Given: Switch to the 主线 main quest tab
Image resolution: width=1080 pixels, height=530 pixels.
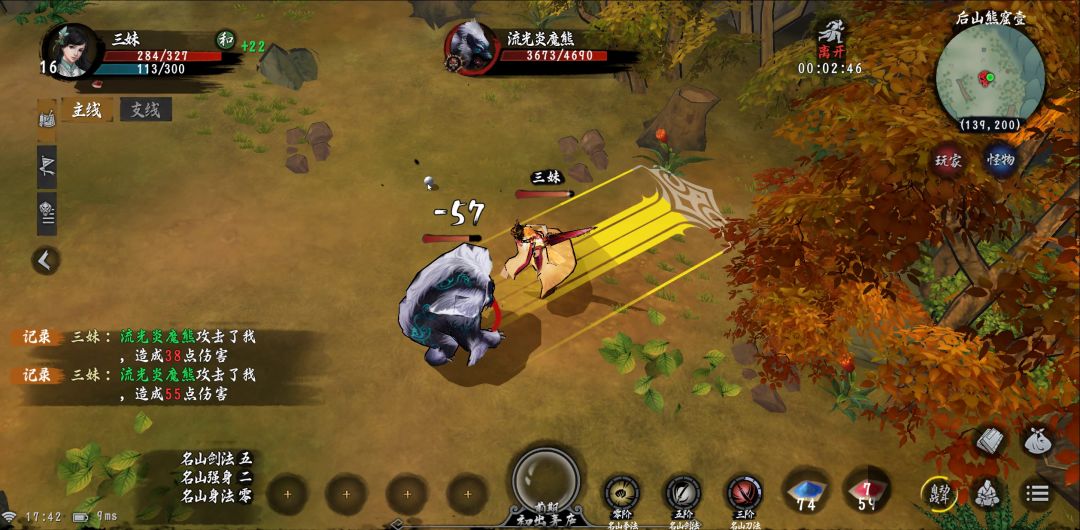Looking at the screenshot, I should pyautogui.click(x=87, y=110).
